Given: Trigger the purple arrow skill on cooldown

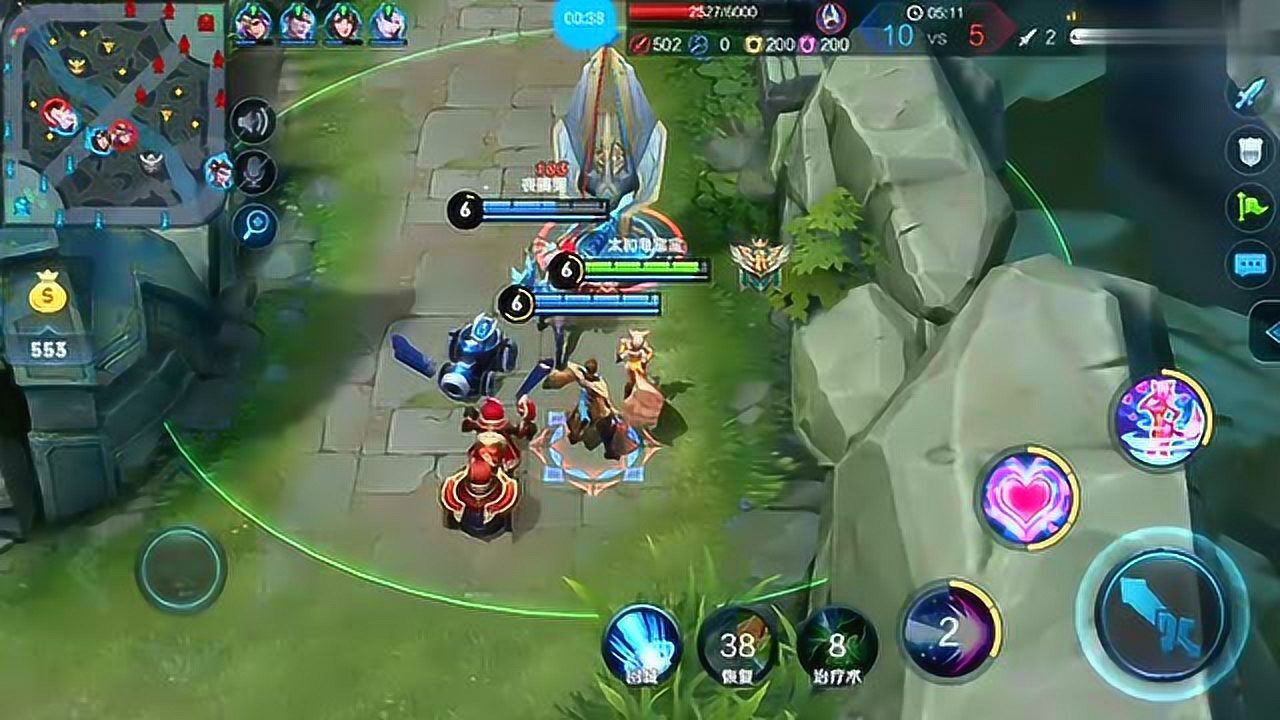Looking at the screenshot, I should 949,630.
